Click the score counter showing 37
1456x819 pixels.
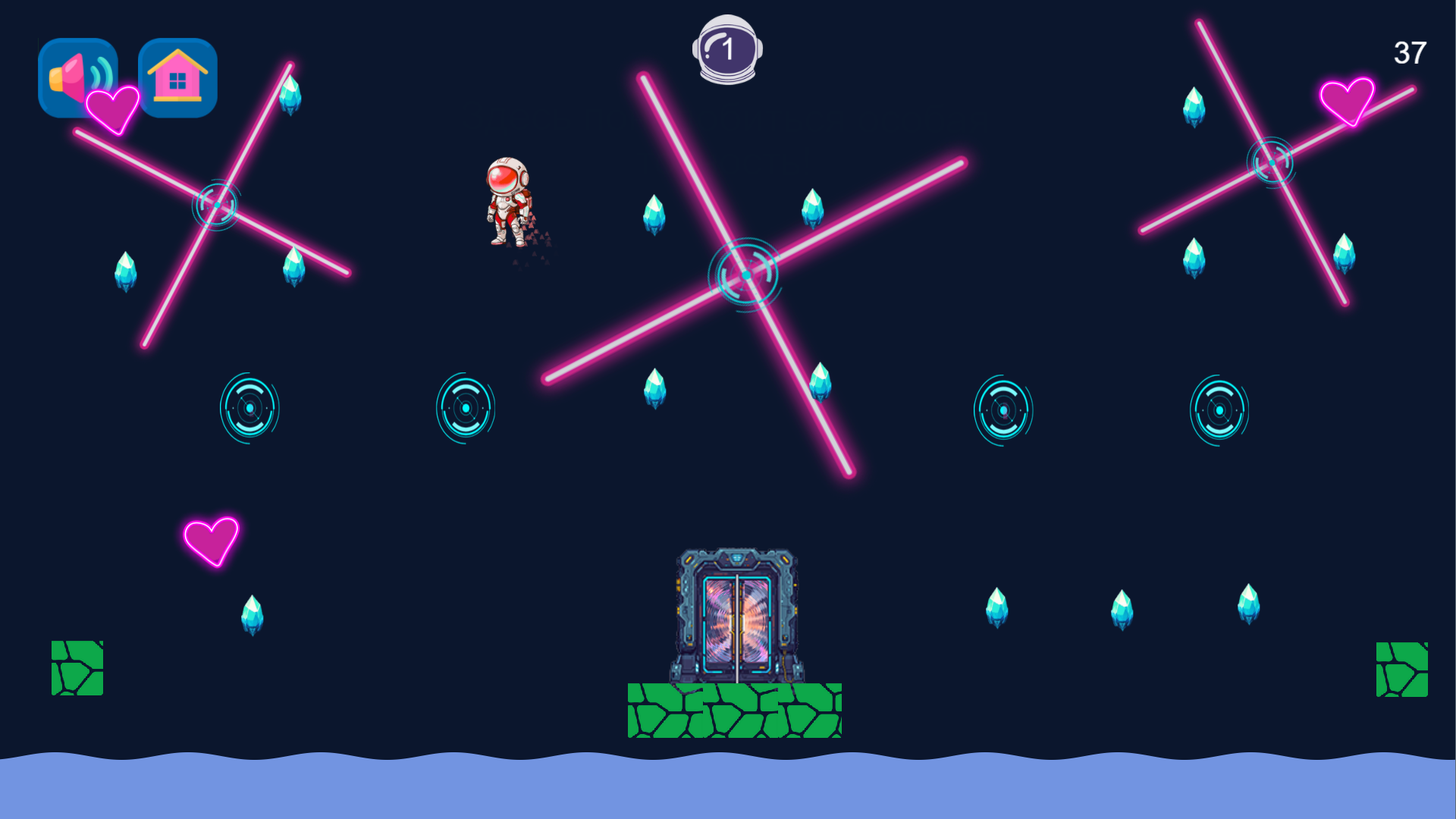point(1410,52)
